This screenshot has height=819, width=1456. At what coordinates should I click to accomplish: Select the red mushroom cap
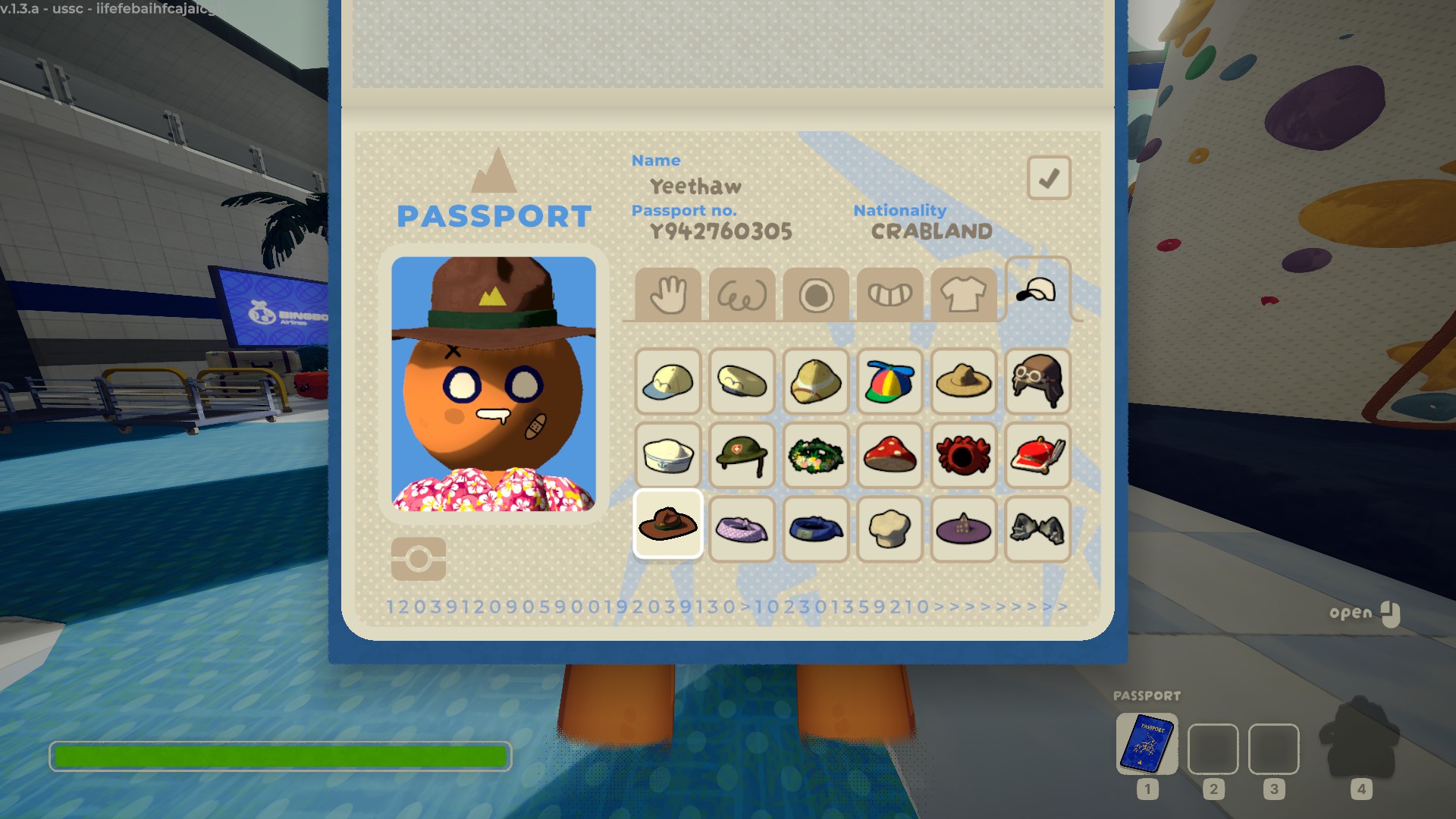coord(890,455)
